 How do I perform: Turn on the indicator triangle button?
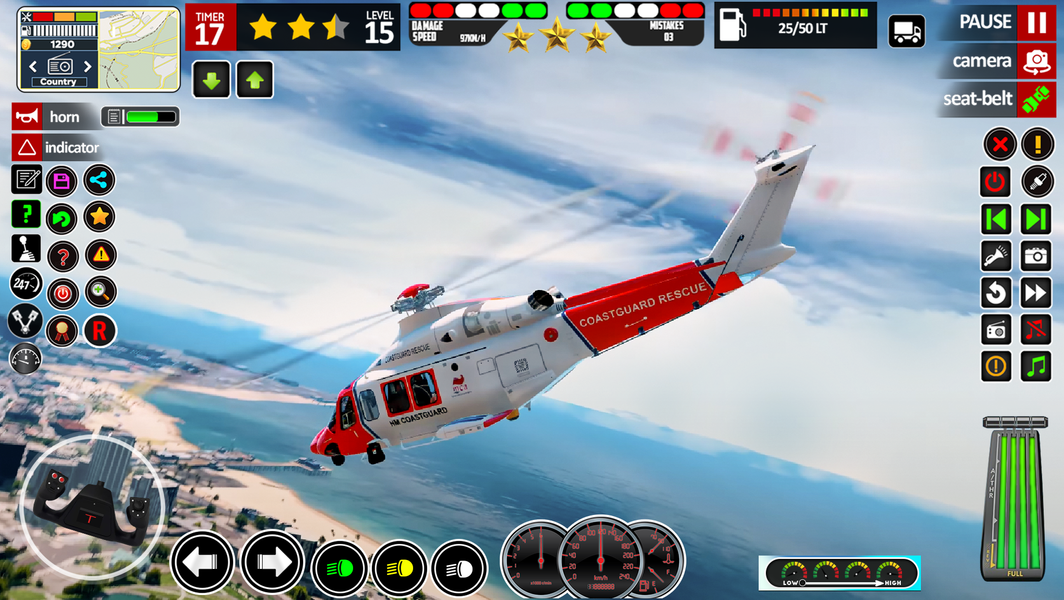coord(27,148)
